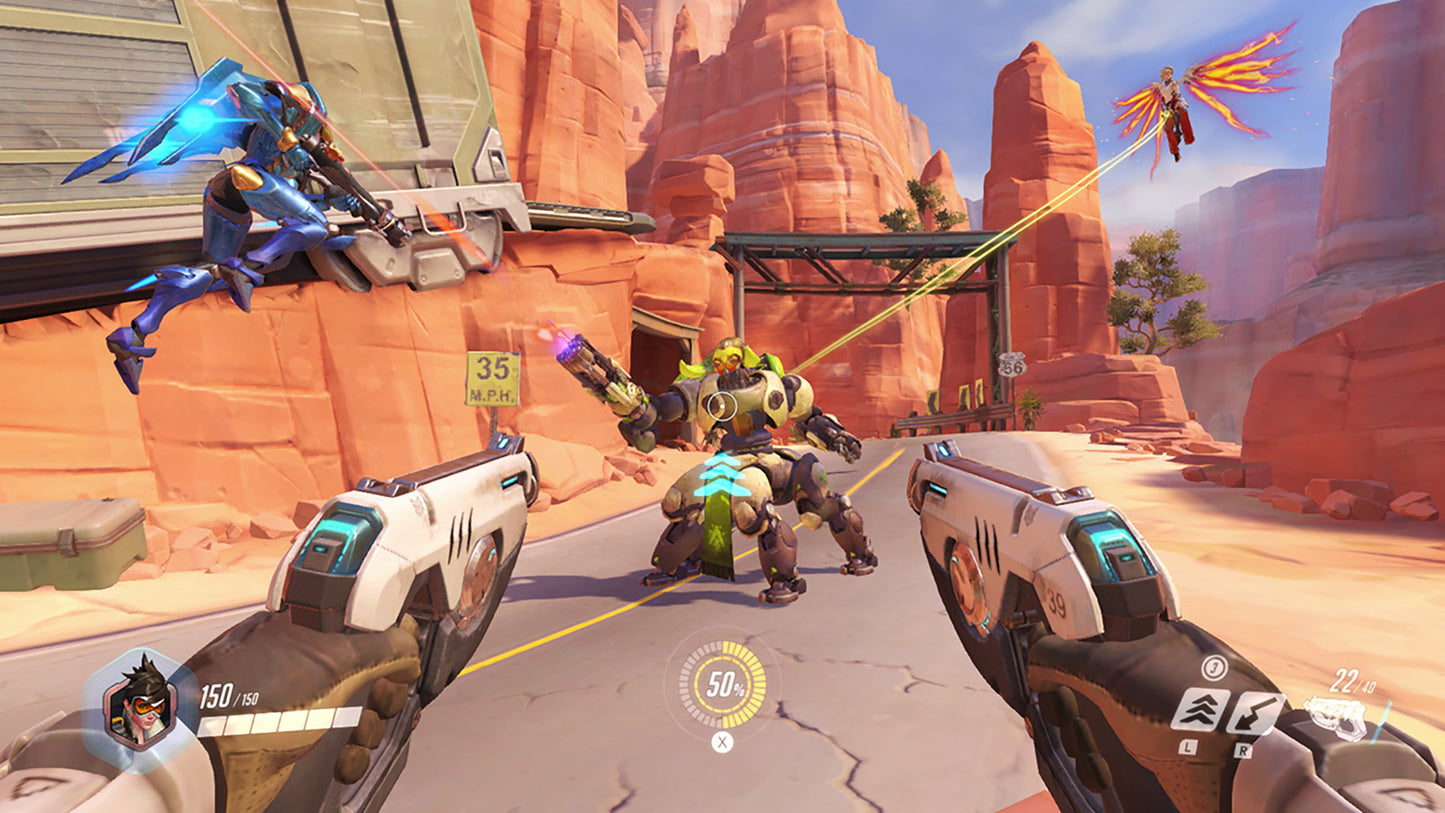Click the pistol weapon icon near ammo counter
1445x813 pixels.
[x=1337, y=716]
